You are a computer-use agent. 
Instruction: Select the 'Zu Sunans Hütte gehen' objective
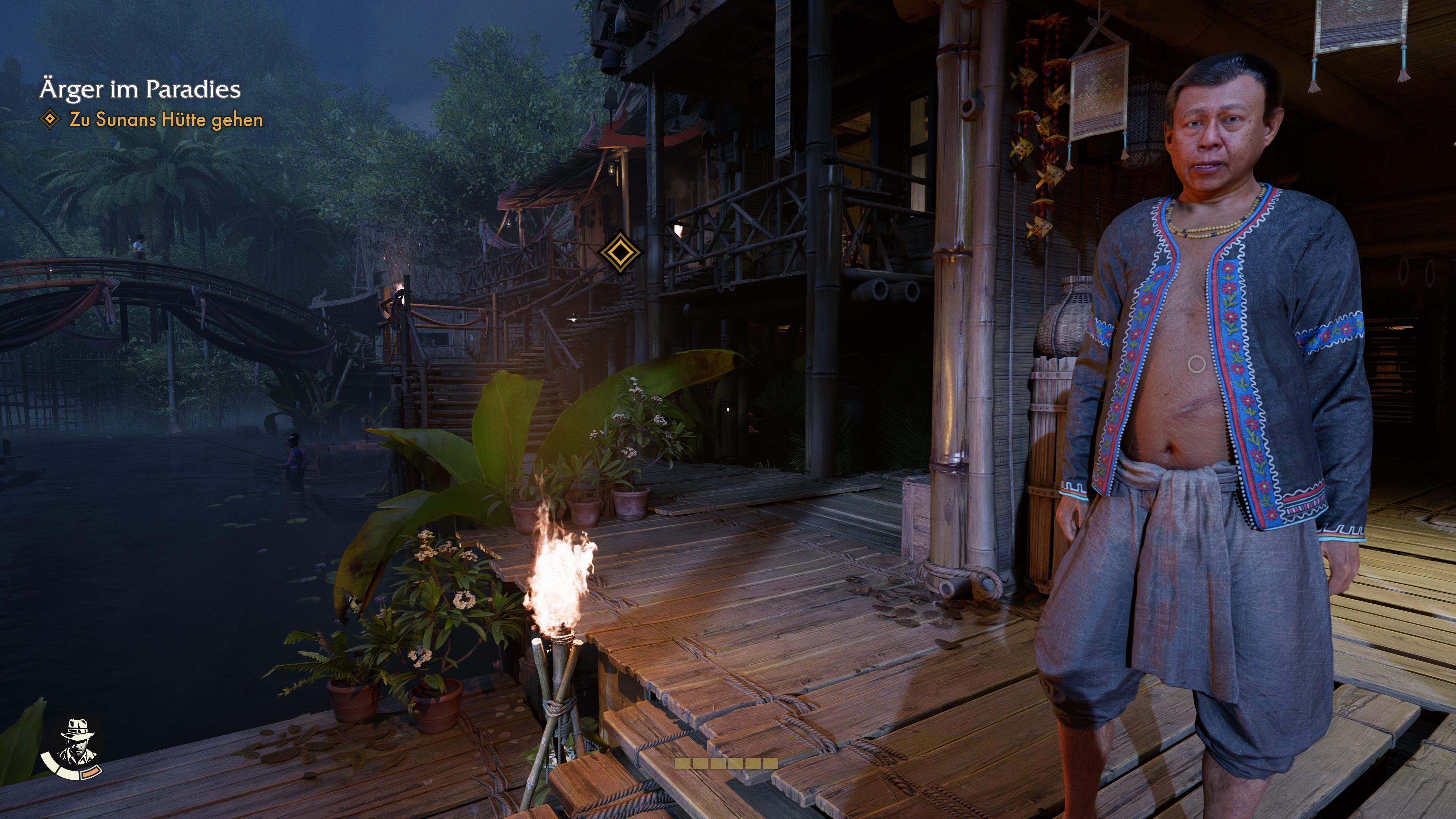pyautogui.click(x=166, y=120)
